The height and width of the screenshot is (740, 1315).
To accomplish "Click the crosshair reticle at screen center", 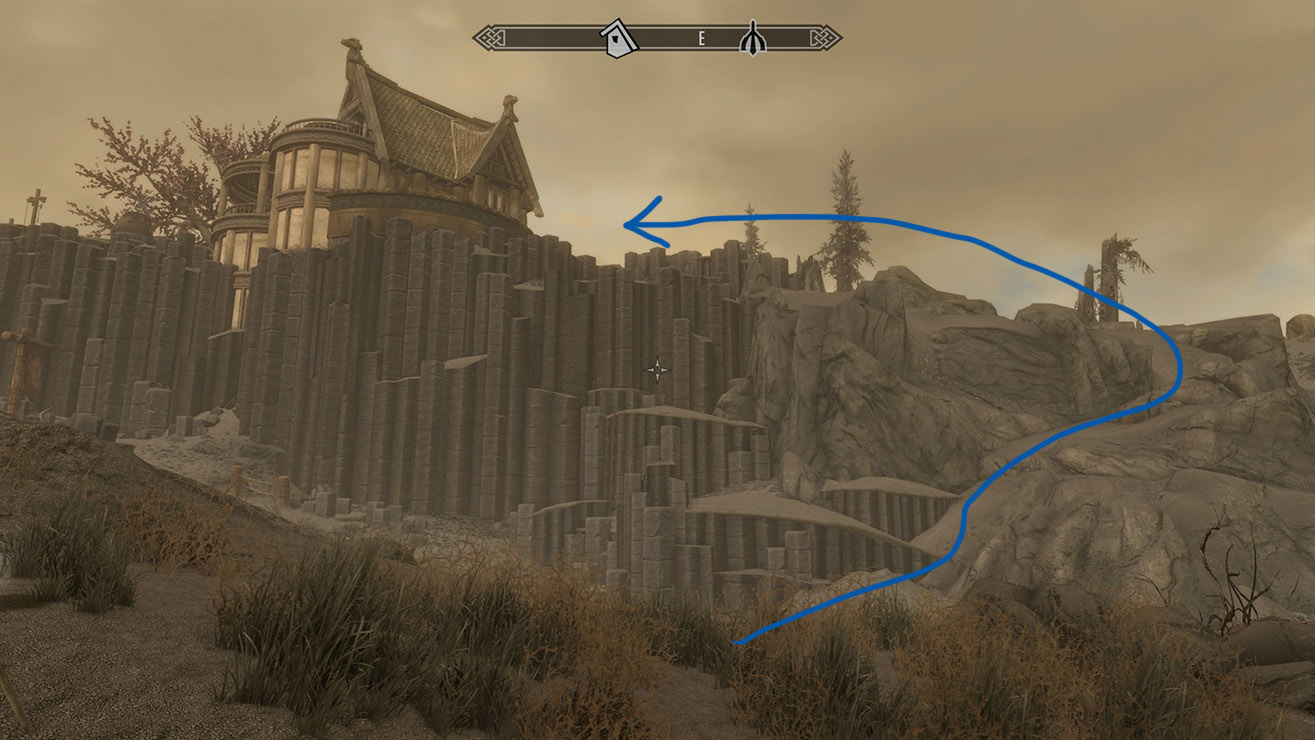I will 659,369.
